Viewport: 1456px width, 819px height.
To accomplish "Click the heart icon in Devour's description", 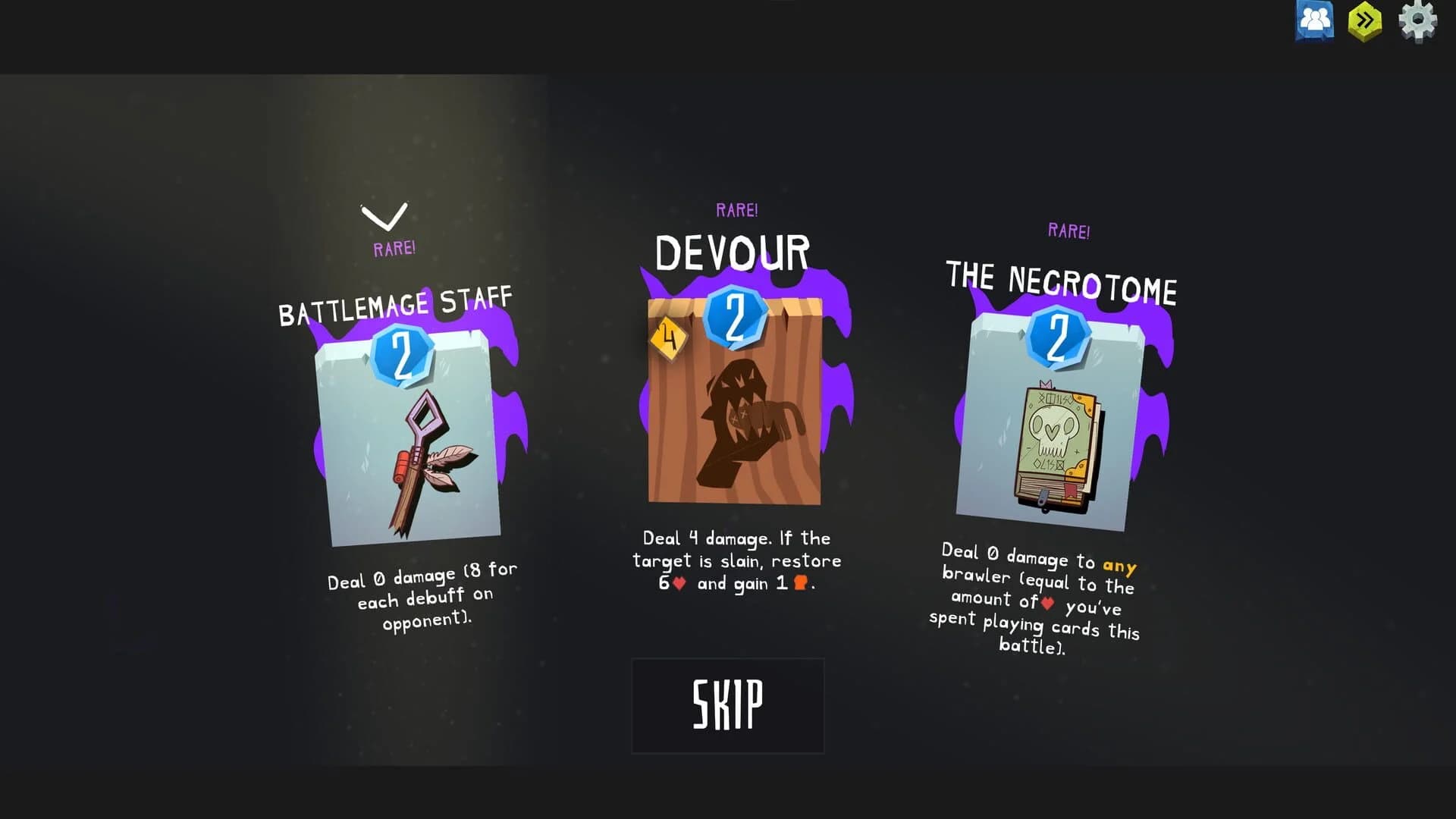I will tap(681, 584).
